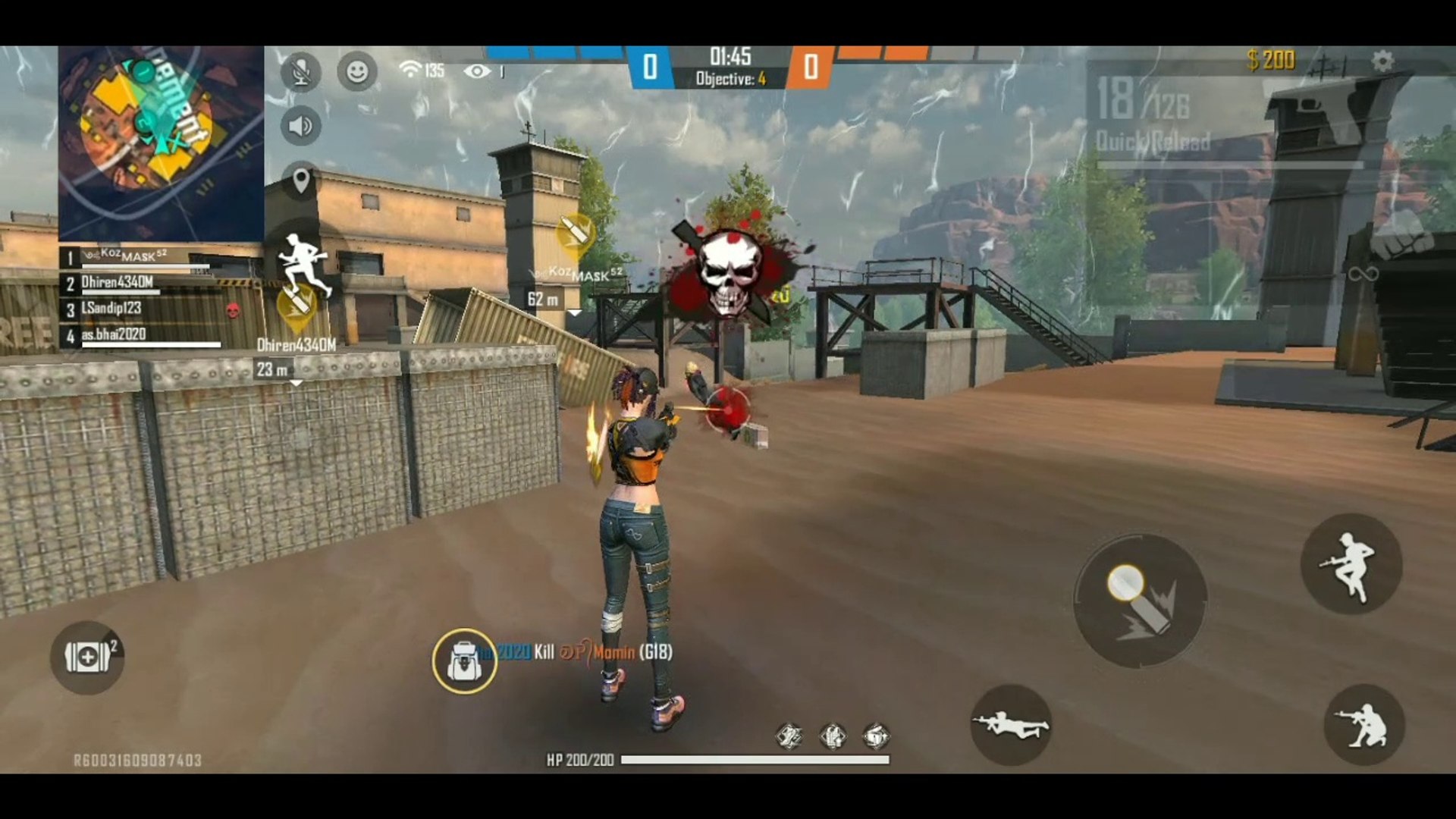Toggle the microphone mute icon
The width and height of the screenshot is (1456, 819).
[x=300, y=72]
